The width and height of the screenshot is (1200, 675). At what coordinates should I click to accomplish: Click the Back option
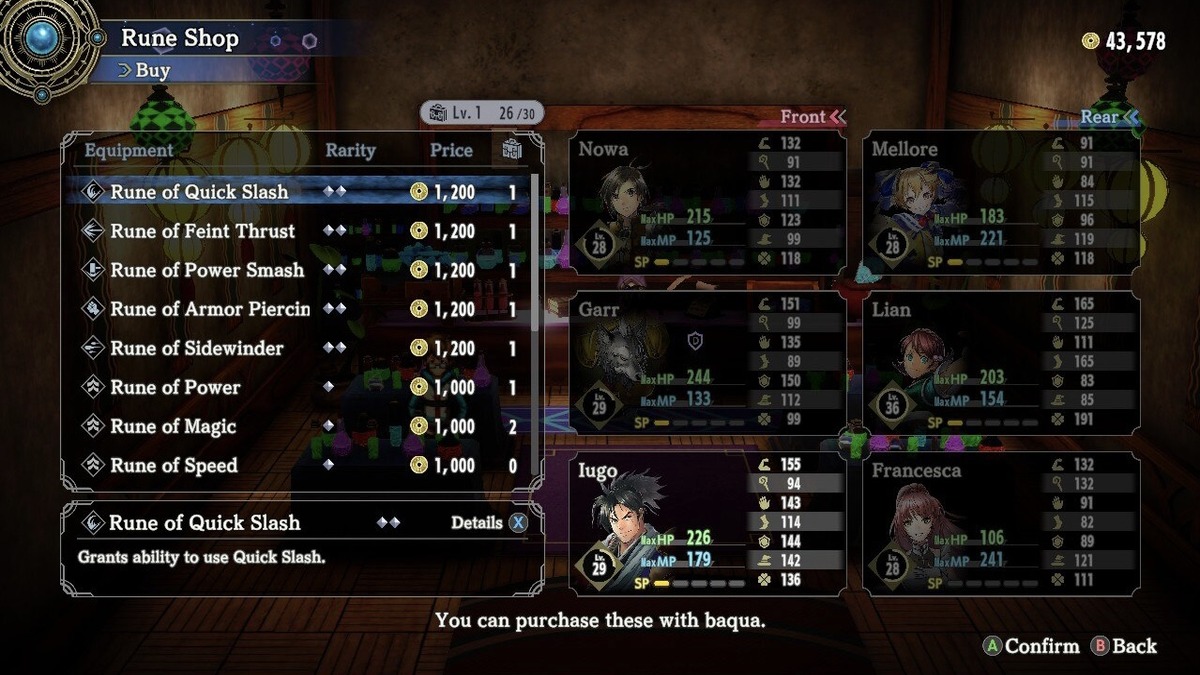1124,646
